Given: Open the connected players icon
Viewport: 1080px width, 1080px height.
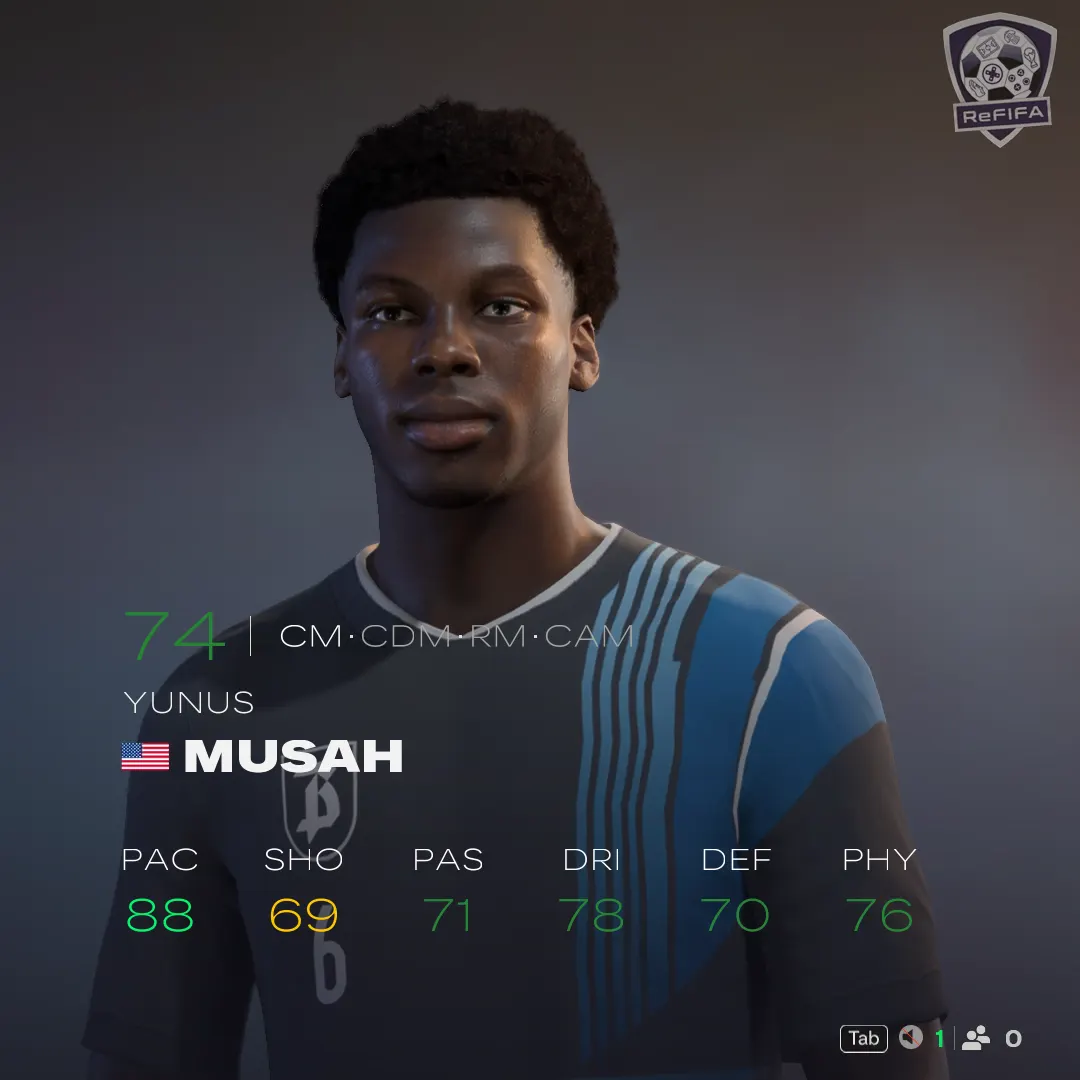Looking at the screenshot, I should click(x=975, y=1038).
